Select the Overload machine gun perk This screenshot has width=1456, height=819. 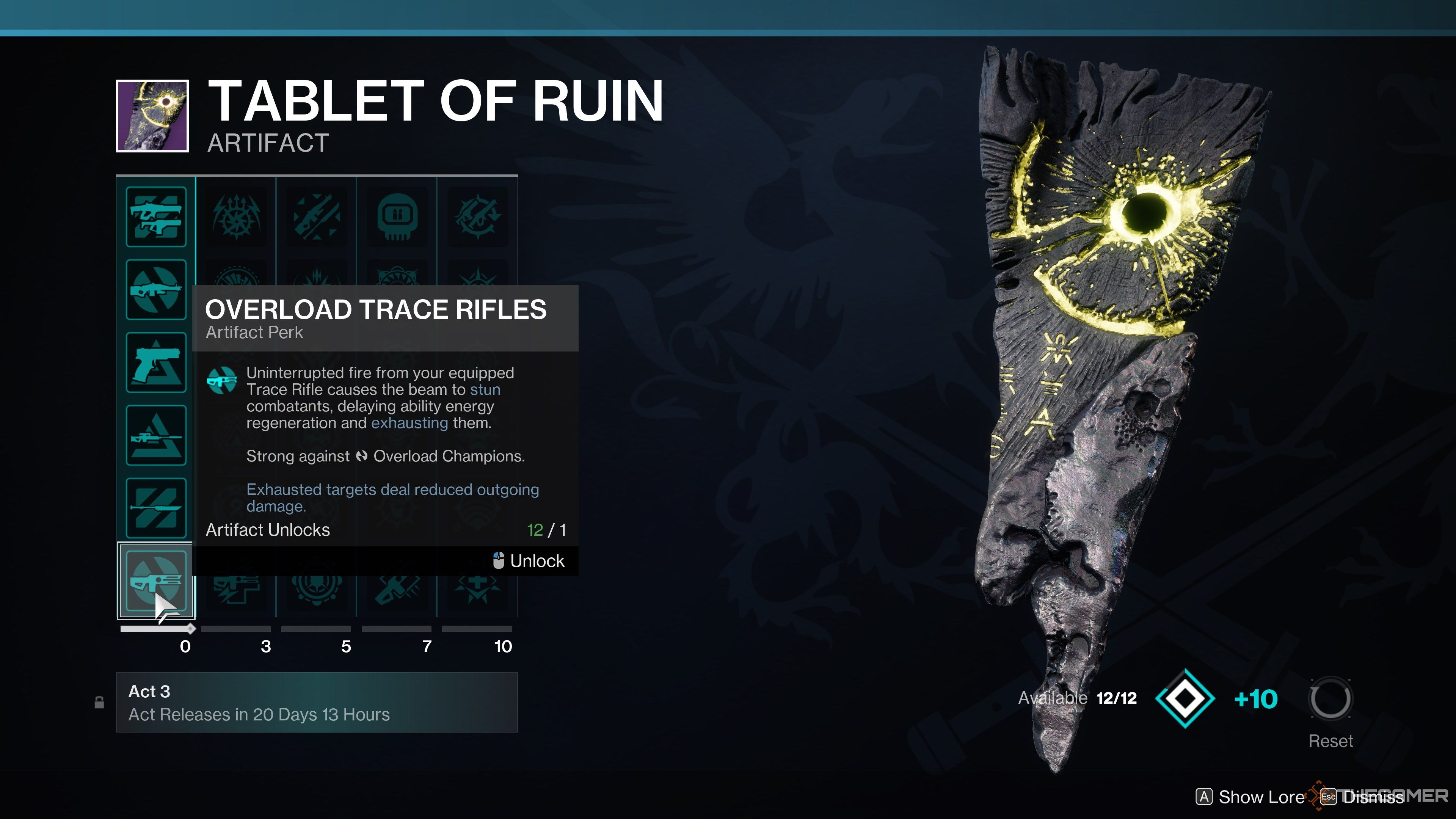point(156,289)
